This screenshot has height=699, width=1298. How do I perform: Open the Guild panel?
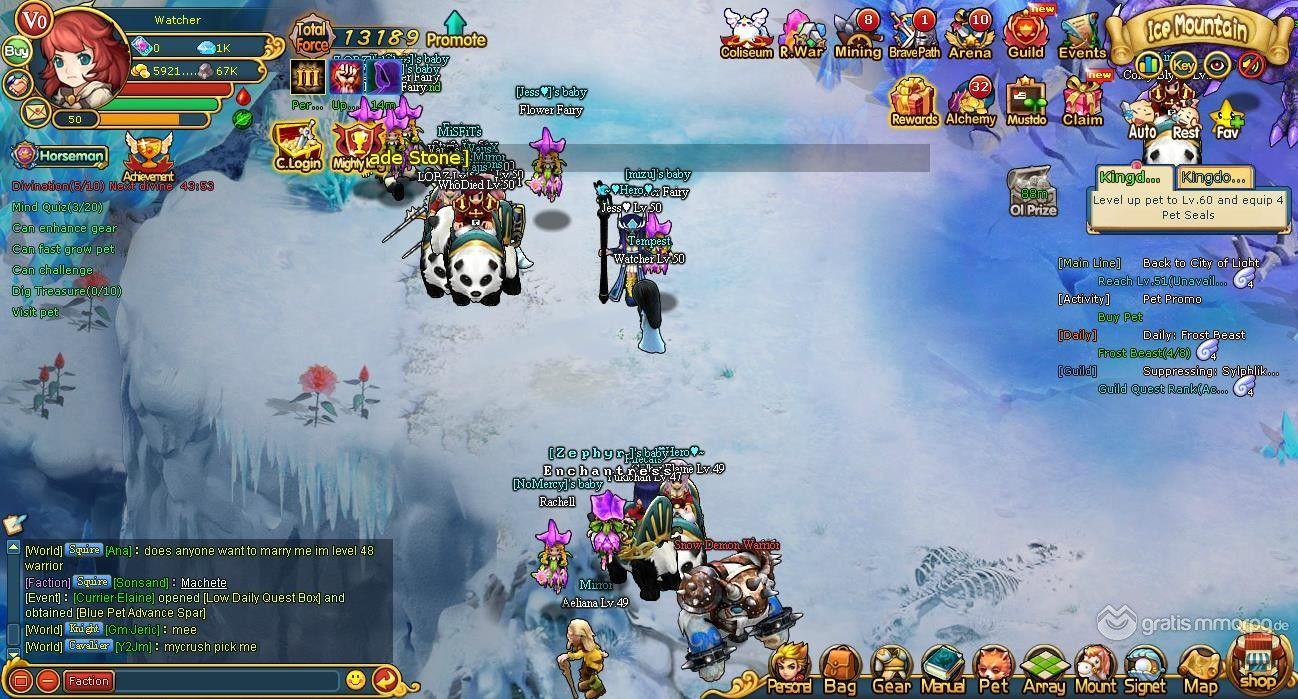[1025, 34]
